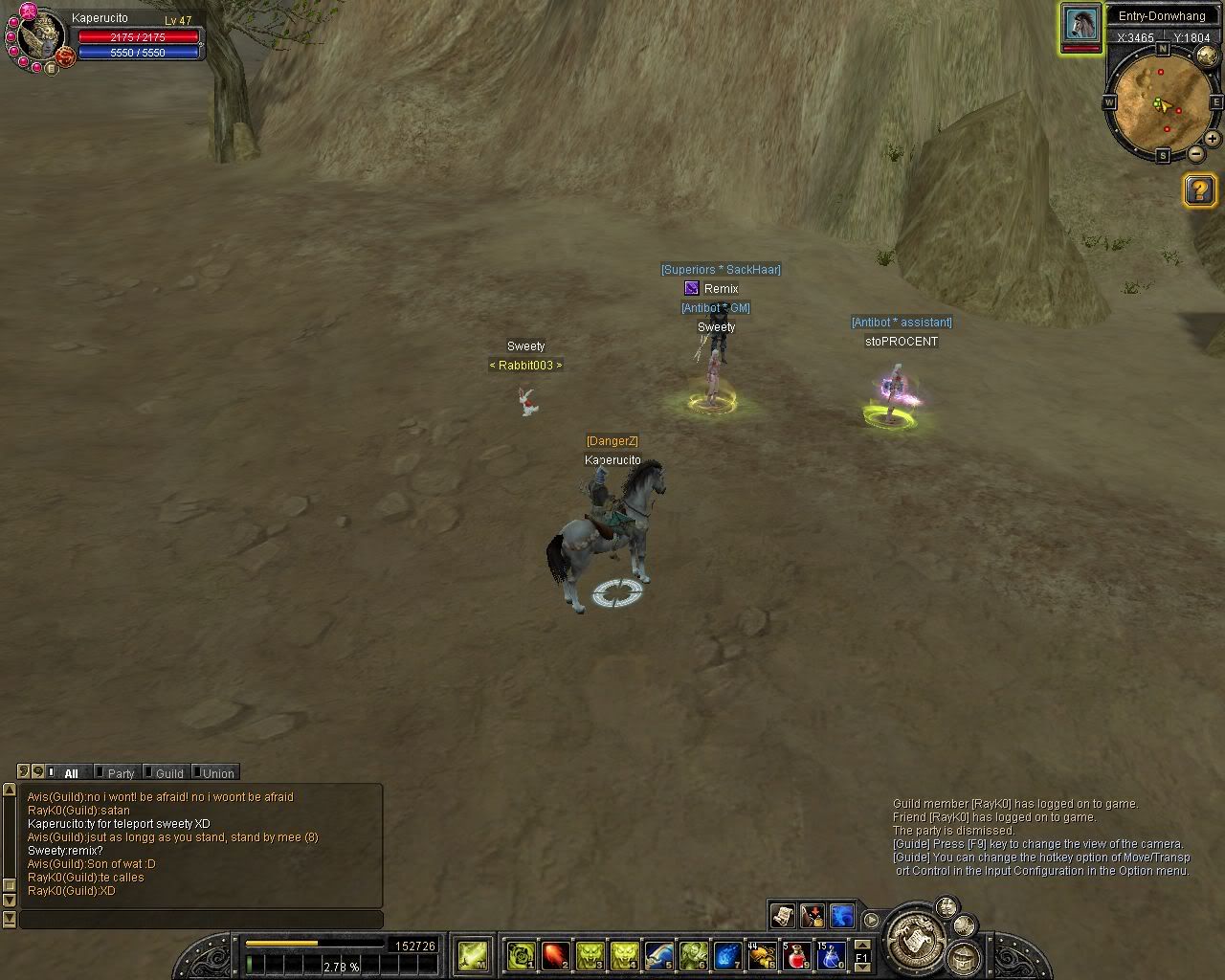
Task: Open the yellow question mark help button
Action: (x=1200, y=190)
